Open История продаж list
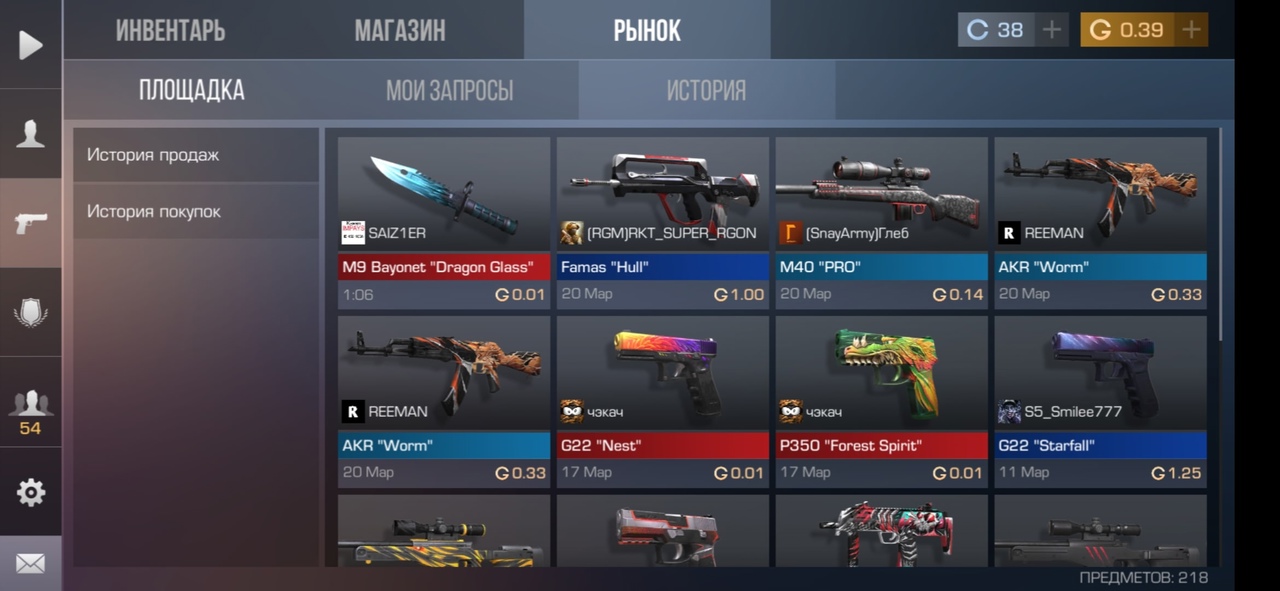 coord(196,155)
